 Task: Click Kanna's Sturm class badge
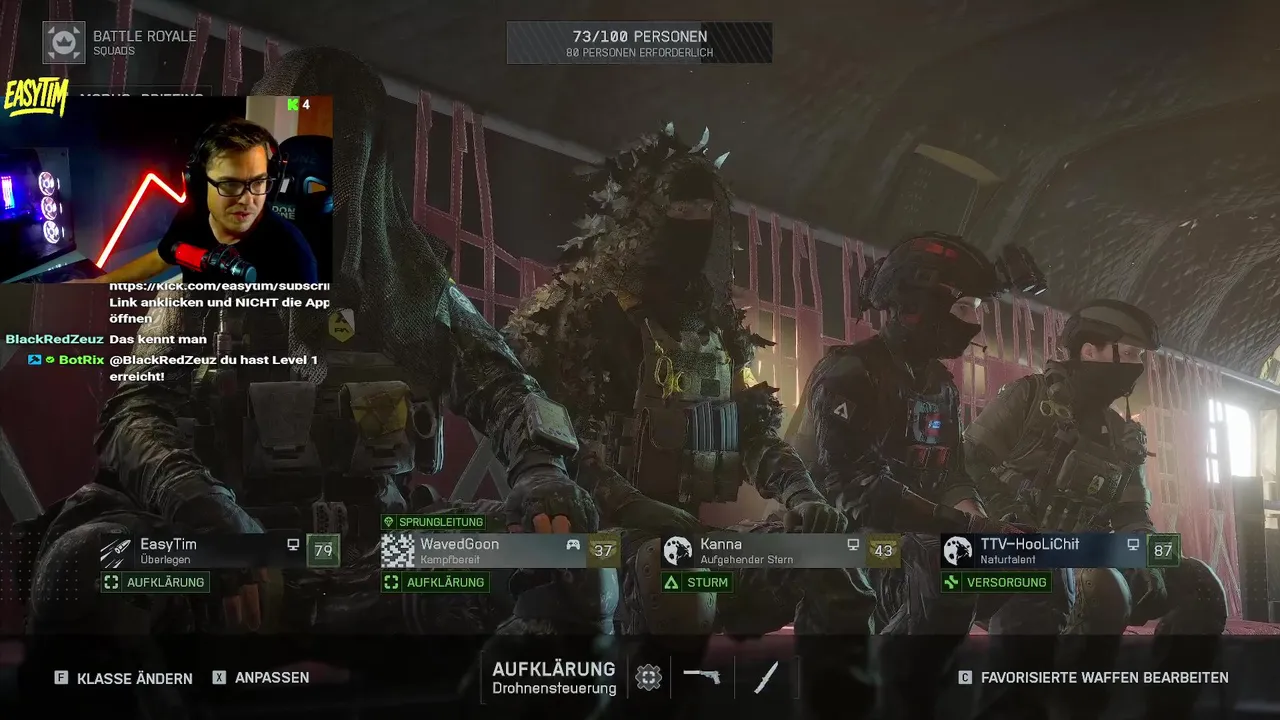[x=697, y=582]
